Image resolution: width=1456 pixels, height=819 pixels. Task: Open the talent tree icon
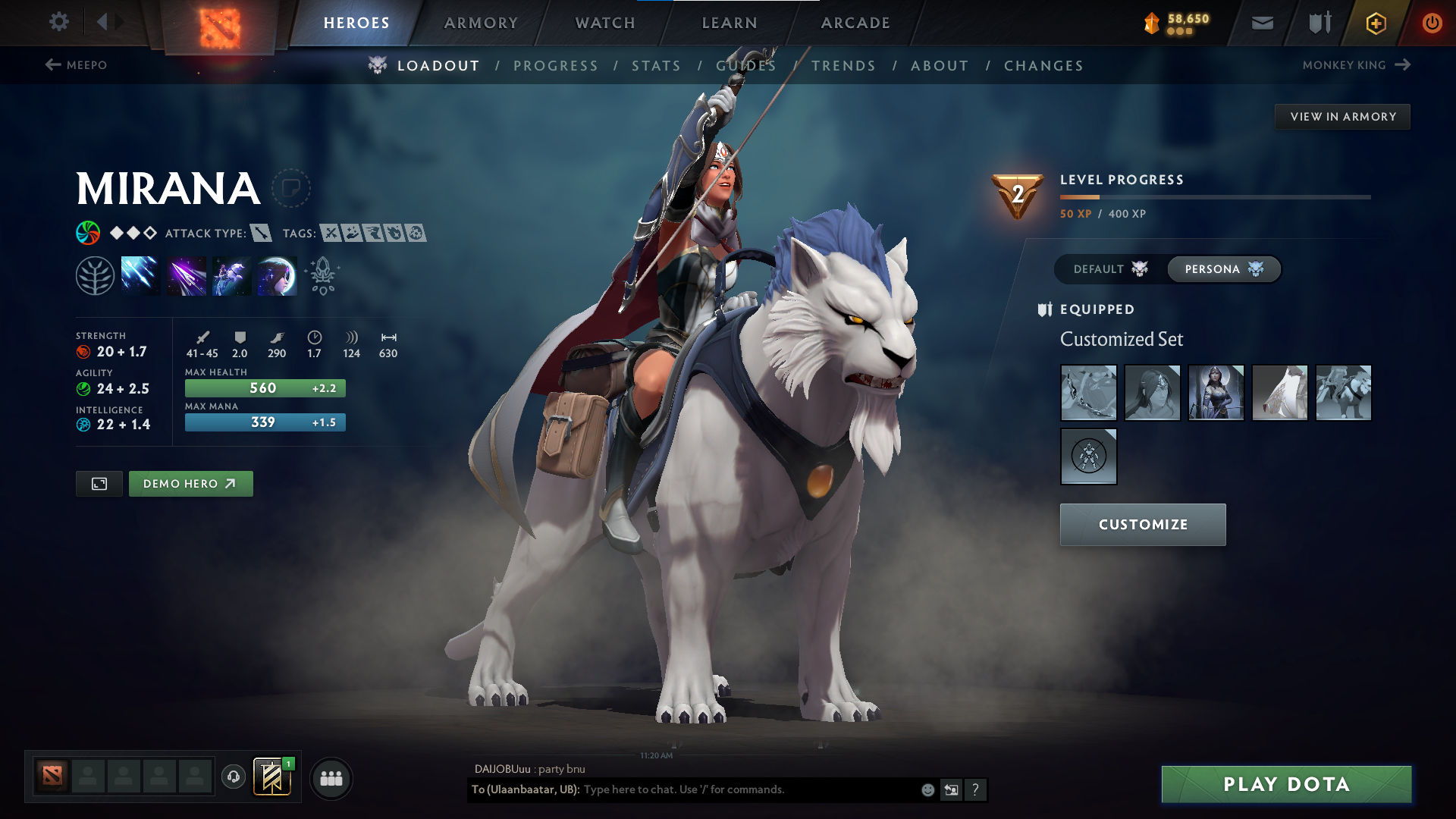[x=94, y=275]
